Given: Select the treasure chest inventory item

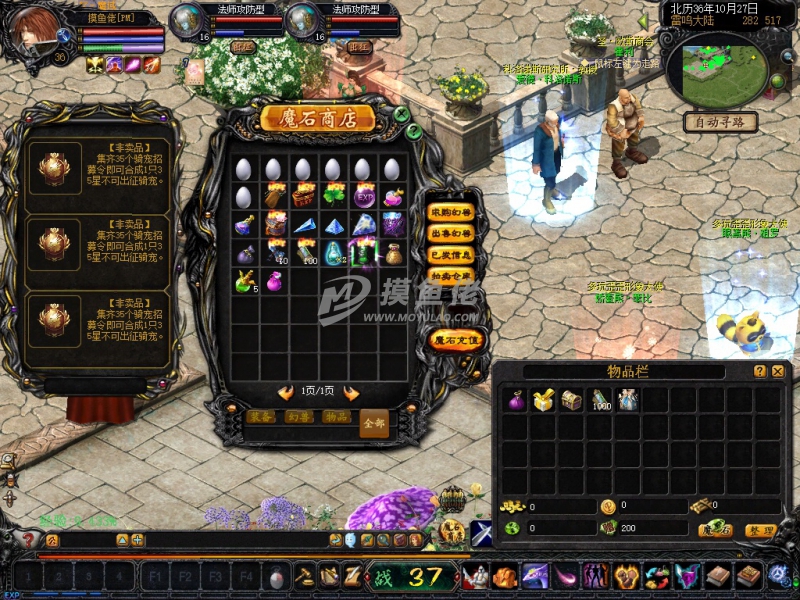Looking at the screenshot, I should pos(571,400).
